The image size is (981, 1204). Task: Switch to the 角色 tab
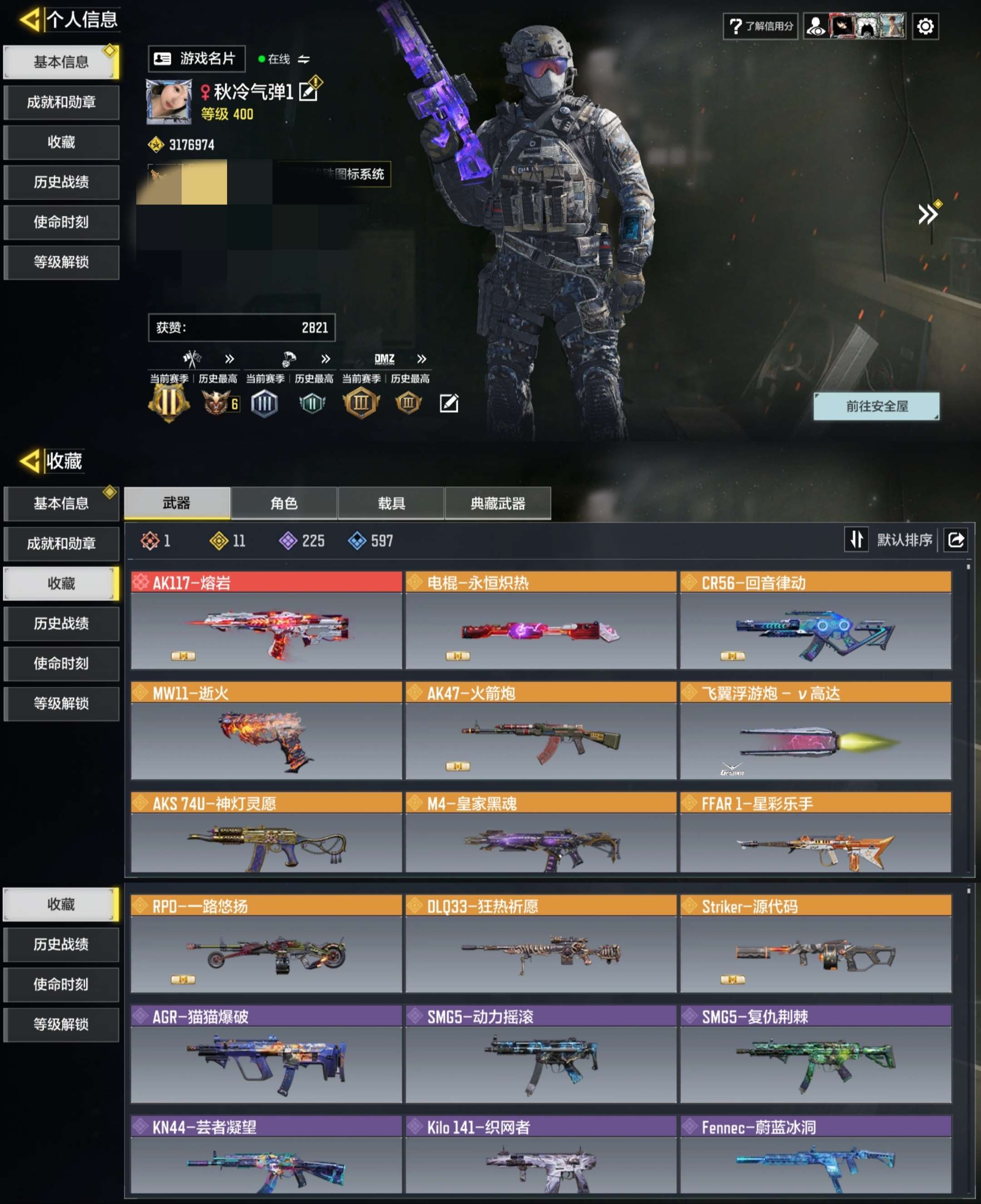point(284,503)
